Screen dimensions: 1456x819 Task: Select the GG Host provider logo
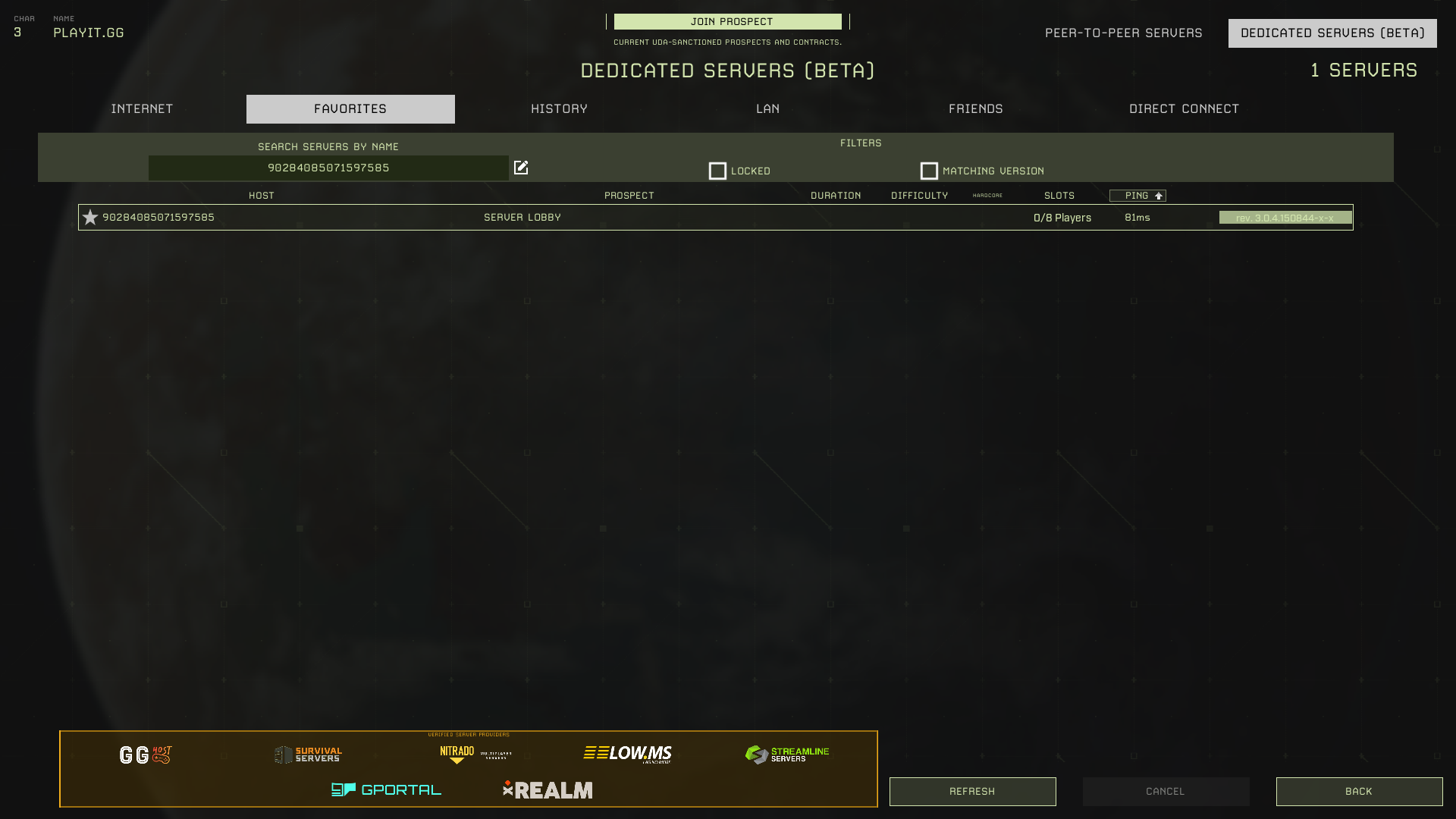pyautogui.click(x=145, y=754)
